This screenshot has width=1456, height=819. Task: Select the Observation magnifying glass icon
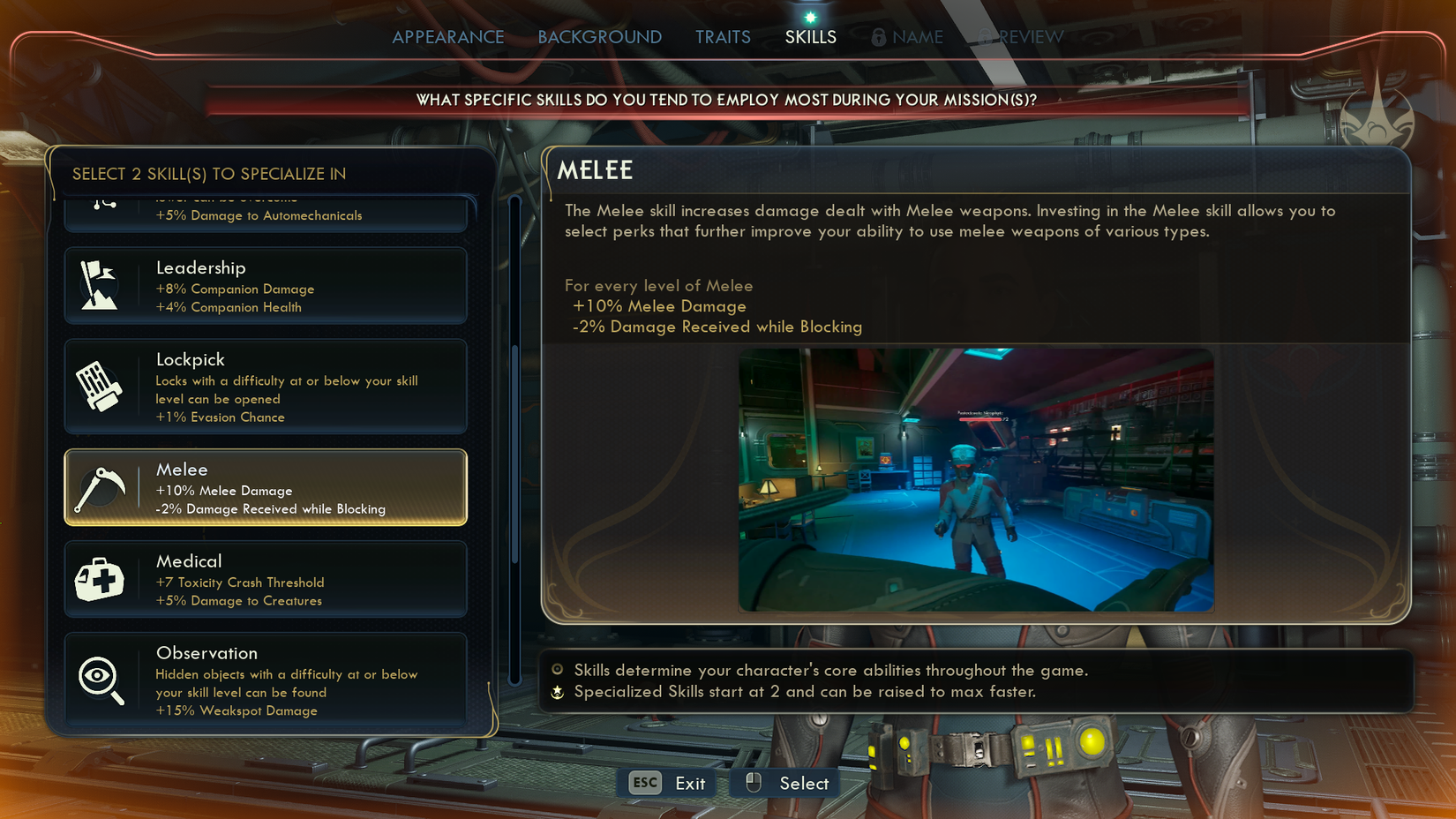pyautogui.click(x=100, y=680)
